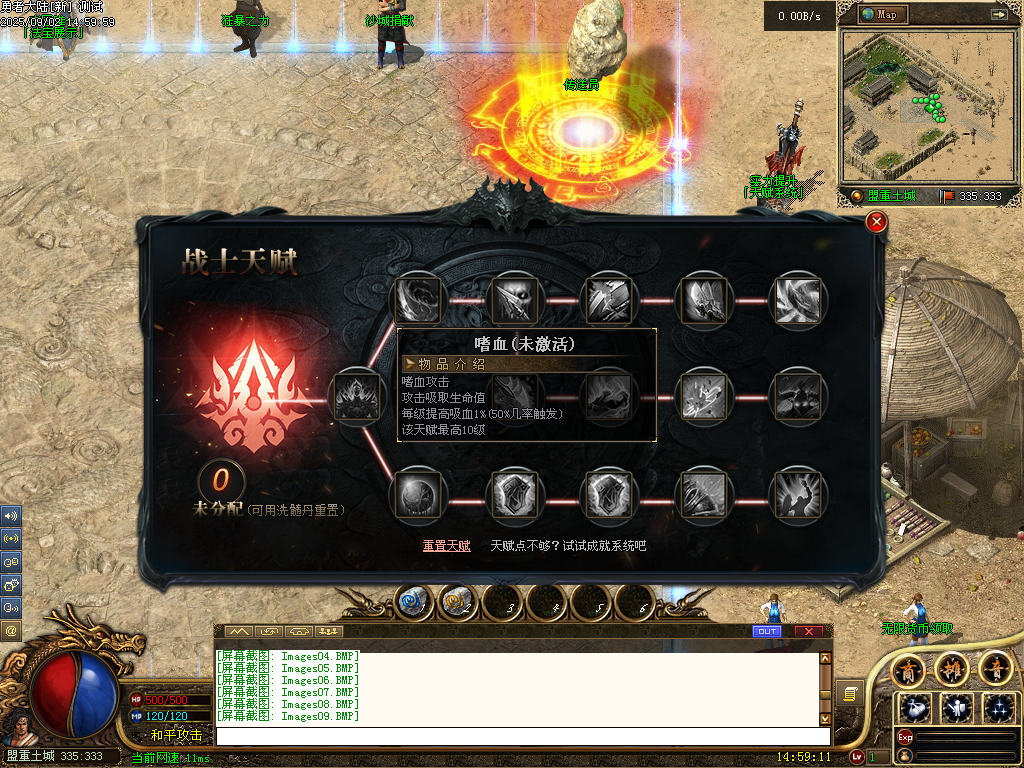The image size is (1024, 768).
Task: Expand the minimap with the arrow button
Action: click(998, 14)
